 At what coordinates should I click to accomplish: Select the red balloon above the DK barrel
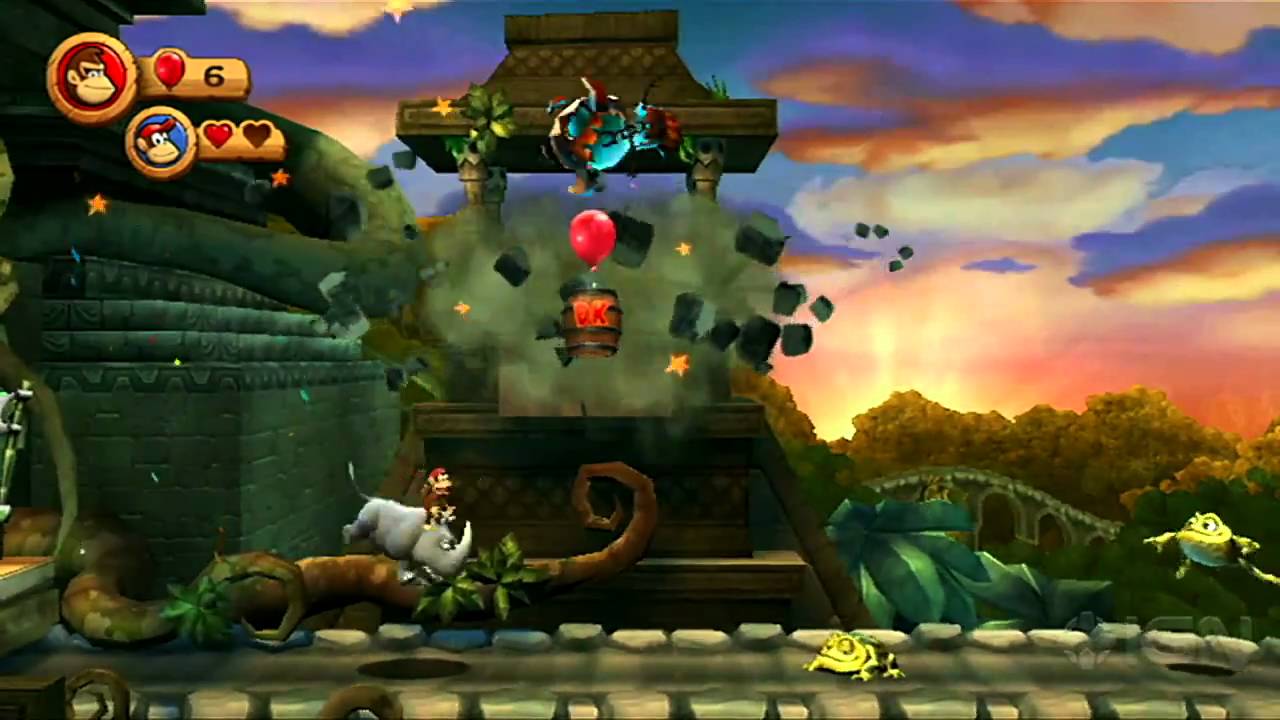tap(592, 236)
